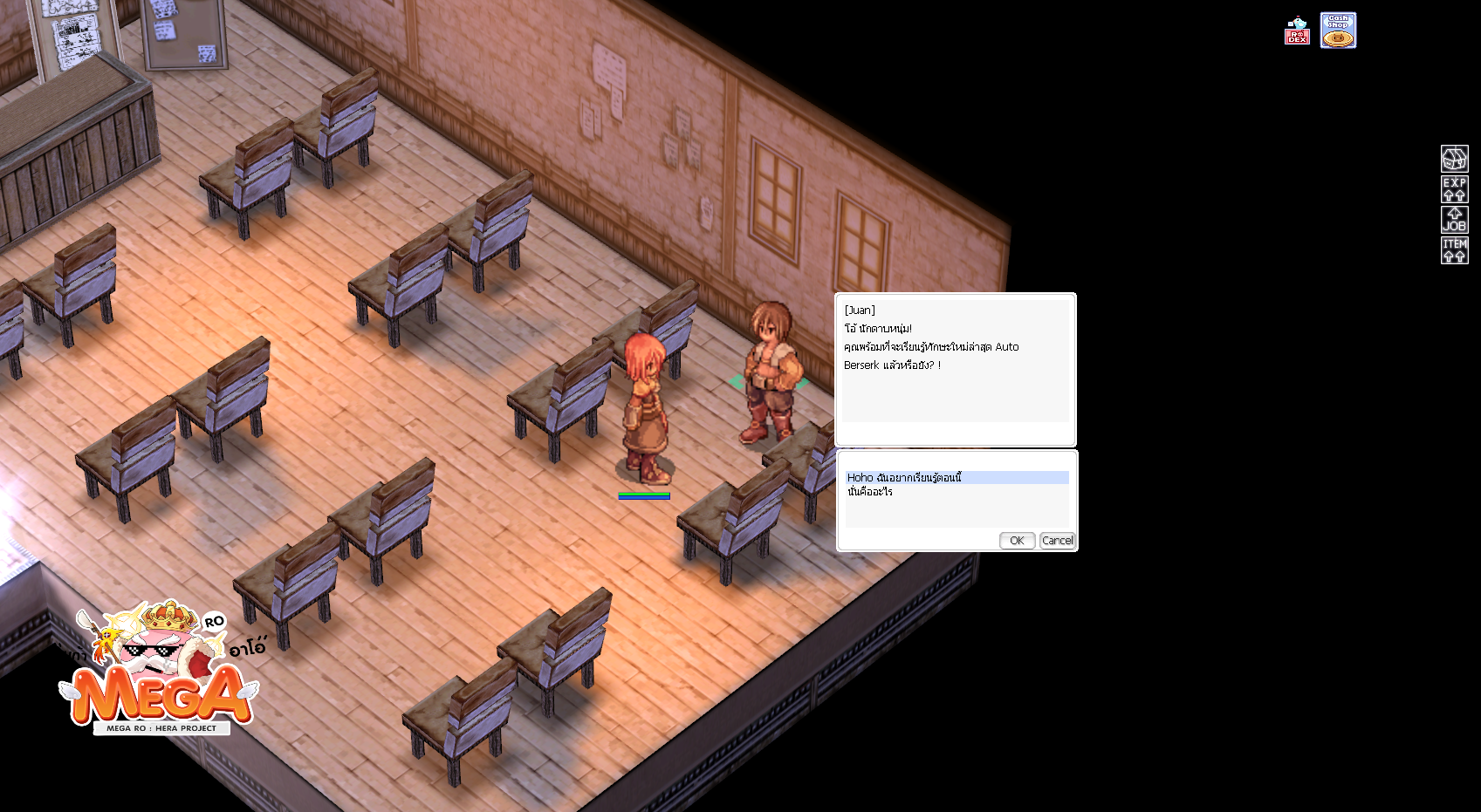Click the ITEM drop boost icon
1481x812 pixels.
pos(1454,250)
